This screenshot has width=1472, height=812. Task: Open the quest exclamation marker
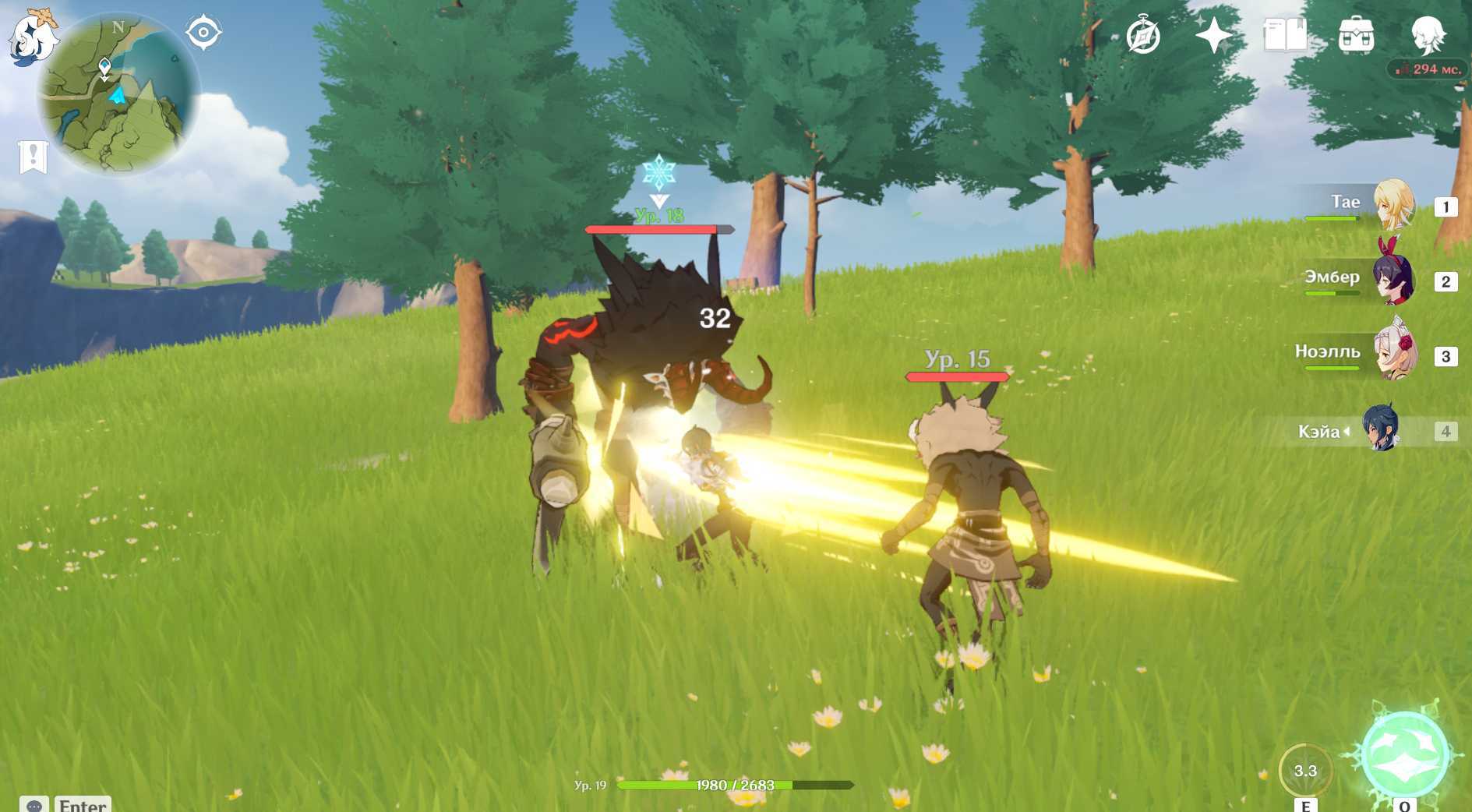[33, 157]
